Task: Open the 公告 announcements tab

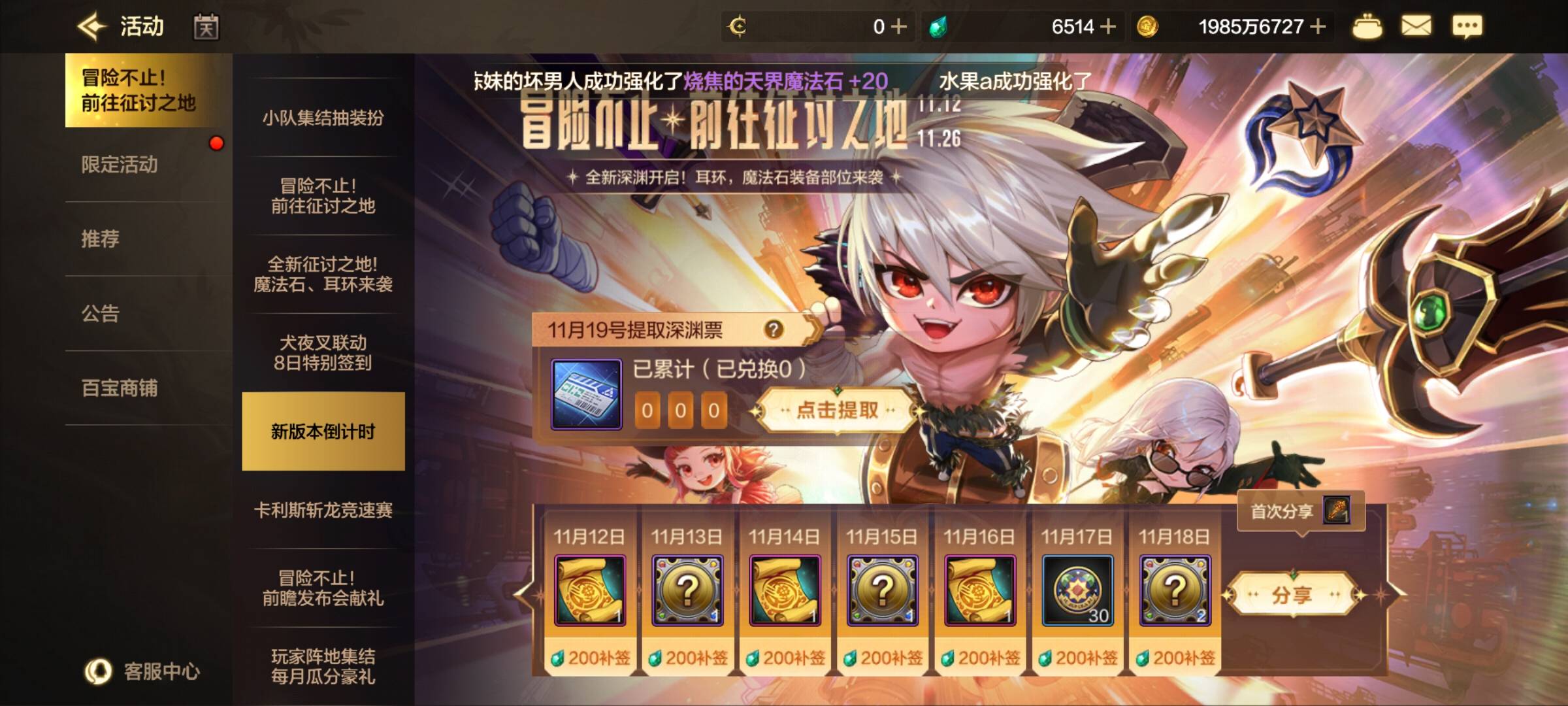Action: point(101,314)
